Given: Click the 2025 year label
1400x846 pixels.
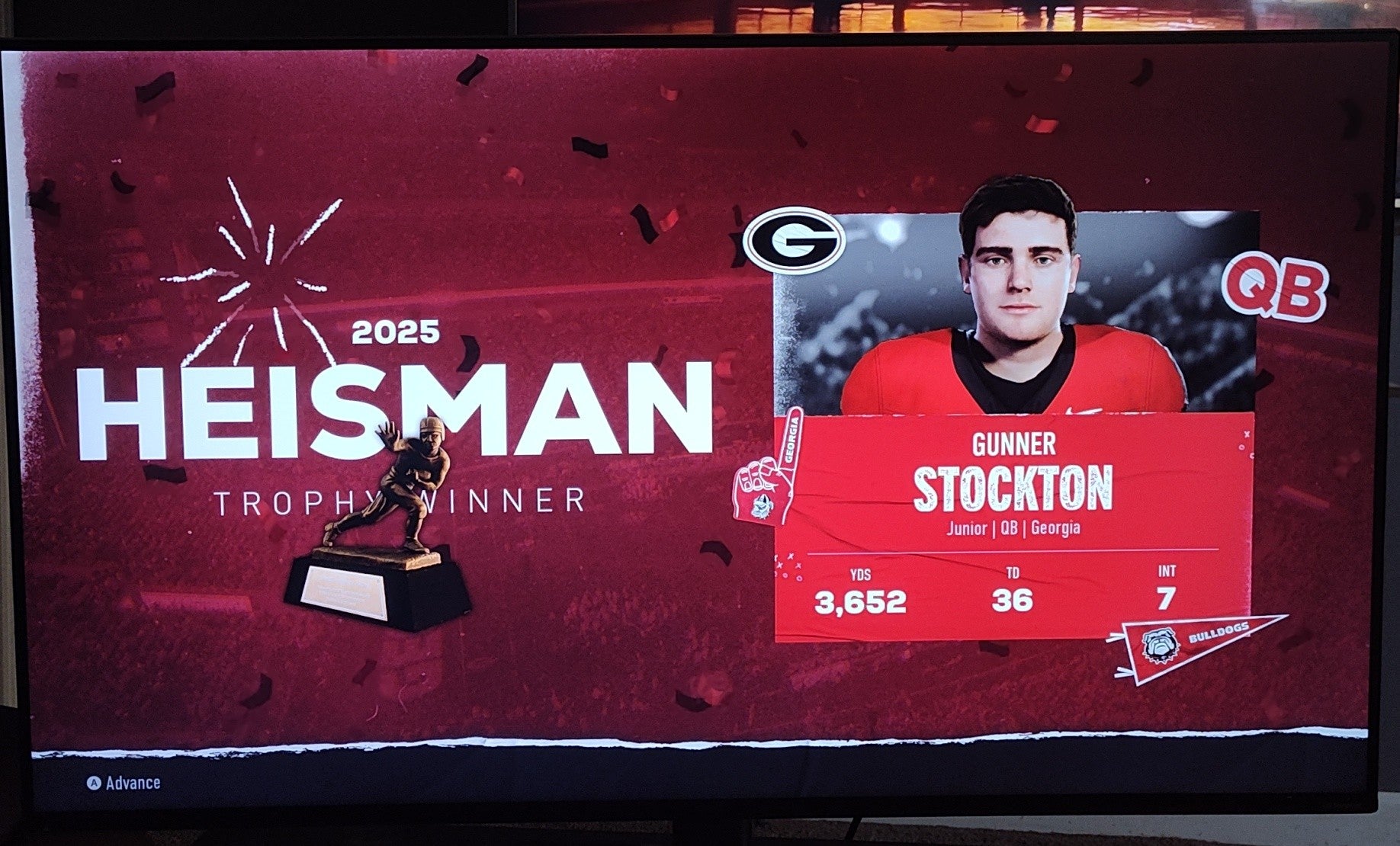Looking at the screenshot, I should click(x=393, y=332).
